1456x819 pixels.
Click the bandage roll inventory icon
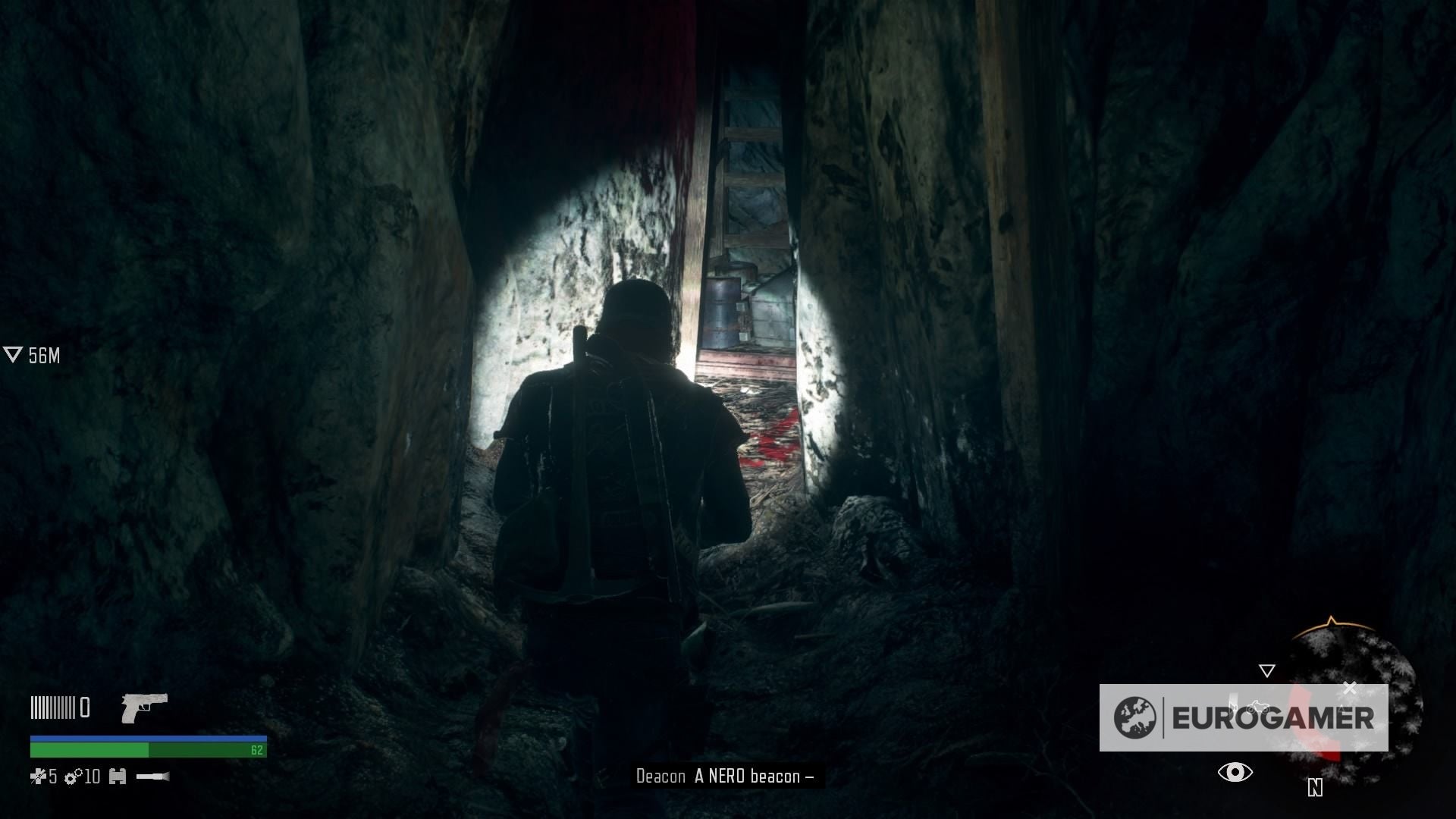click(118, 777)
